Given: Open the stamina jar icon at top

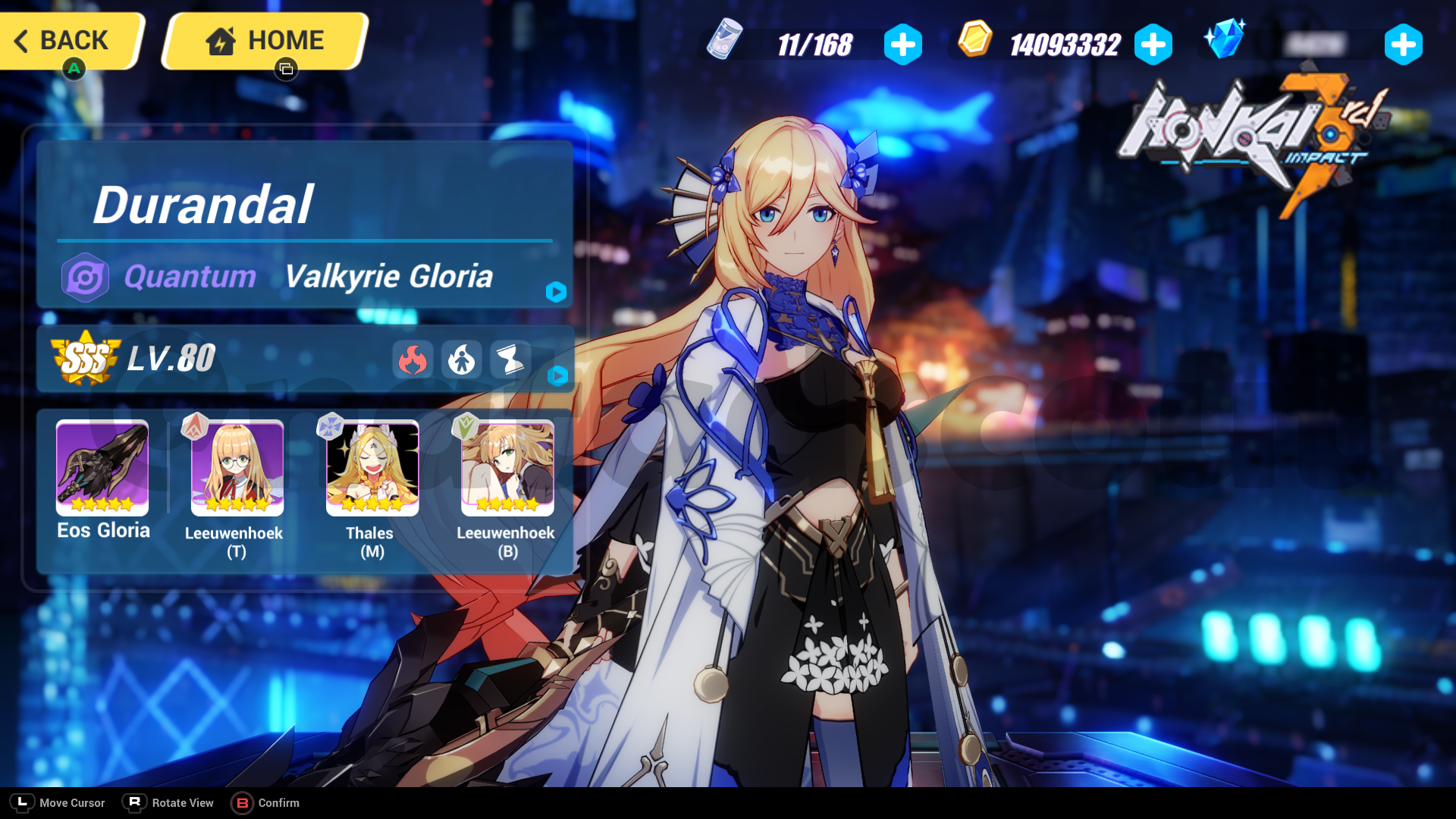Looking at the screenshot, I should click(x=724, y=43).
